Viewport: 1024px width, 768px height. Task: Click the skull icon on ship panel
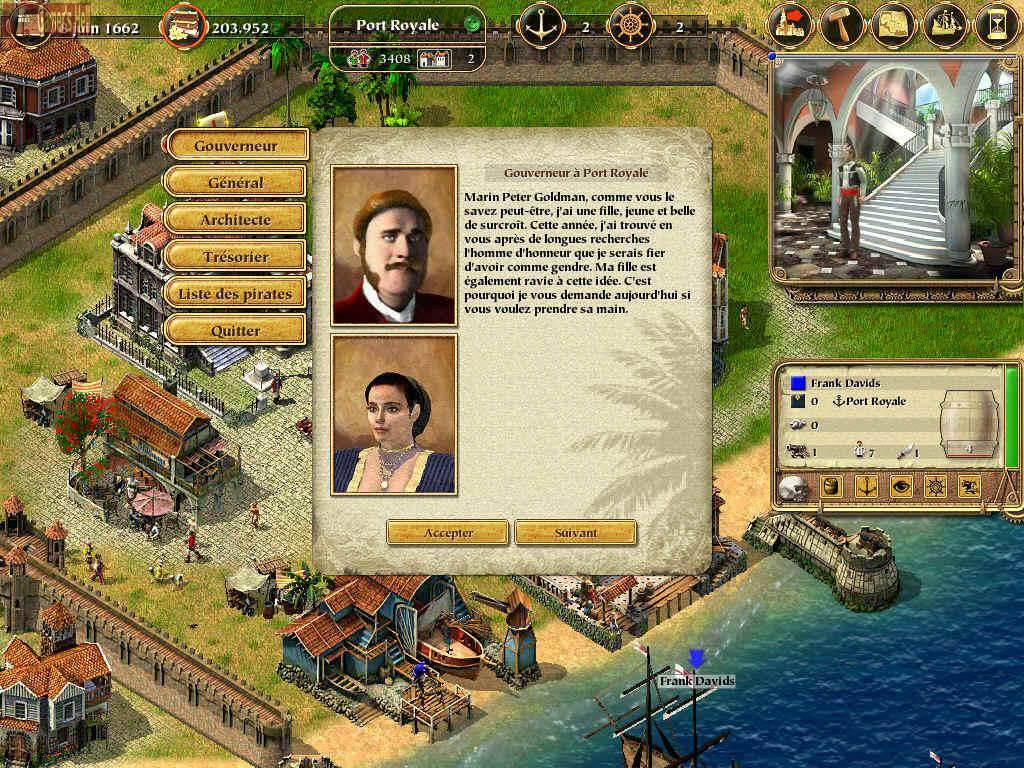pyautogui.click(x=794, y=488)
